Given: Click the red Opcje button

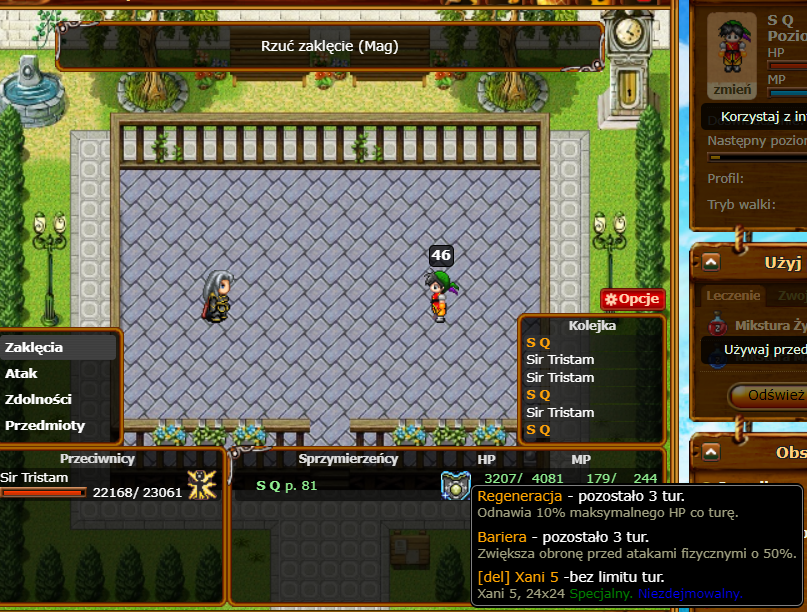Looking at the screenshot, I should pyautogui.click(x=633, y=299).
